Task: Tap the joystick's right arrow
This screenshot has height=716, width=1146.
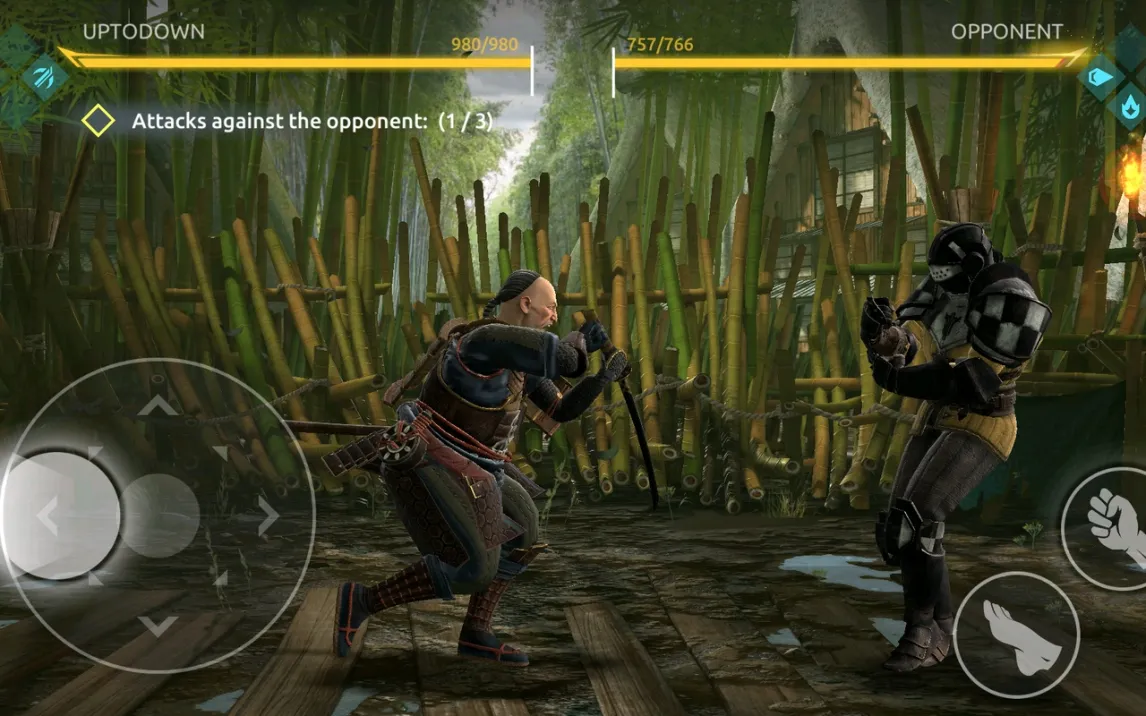Action: 267,516
